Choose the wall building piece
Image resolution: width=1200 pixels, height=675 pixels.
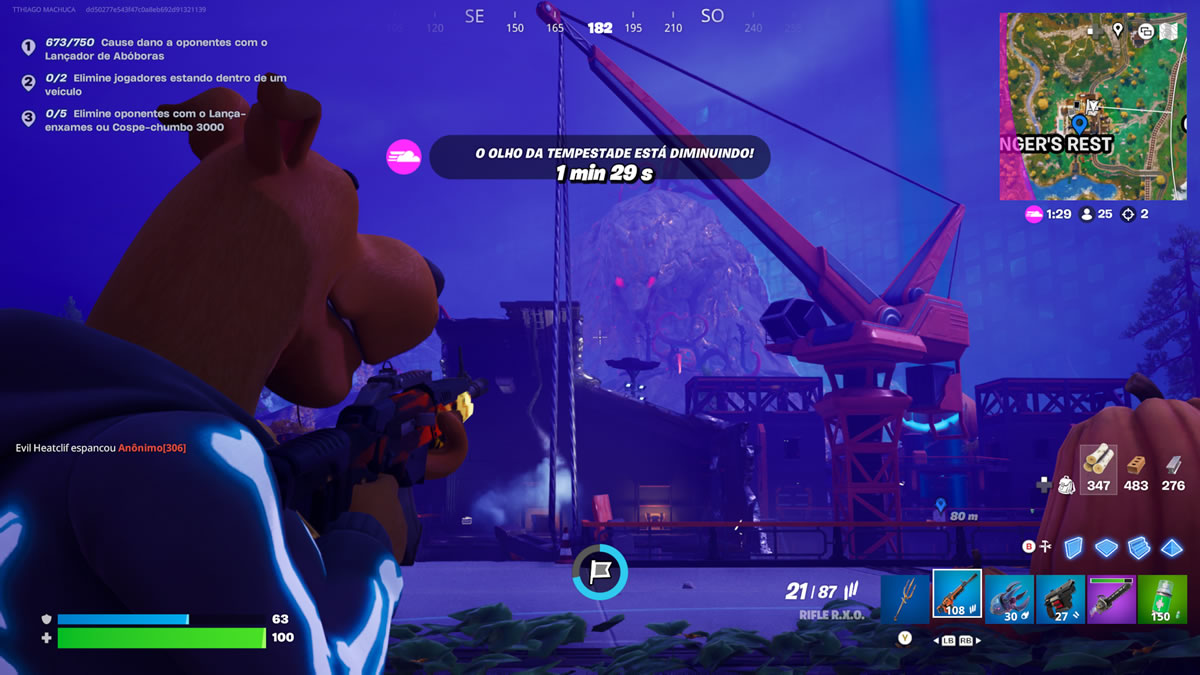(x=1073, y=547)
